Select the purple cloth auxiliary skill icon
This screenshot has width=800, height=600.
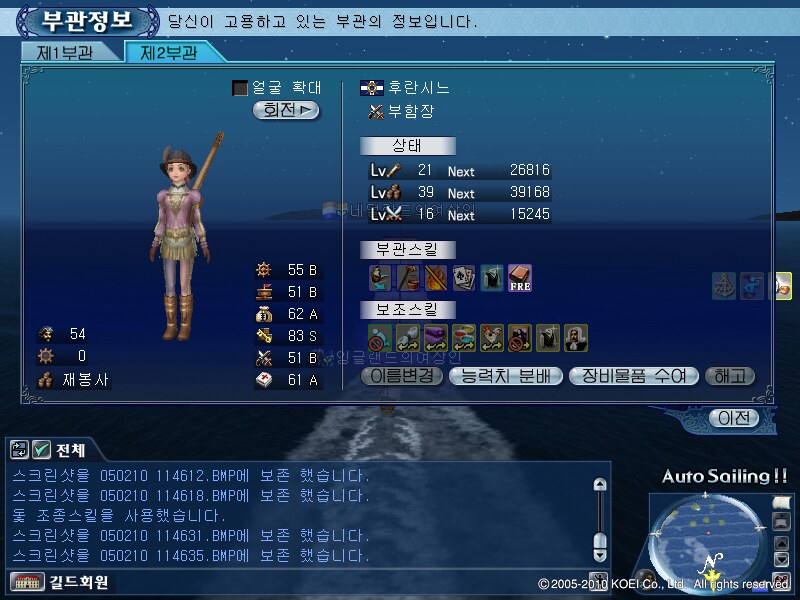tap(436, 338)
